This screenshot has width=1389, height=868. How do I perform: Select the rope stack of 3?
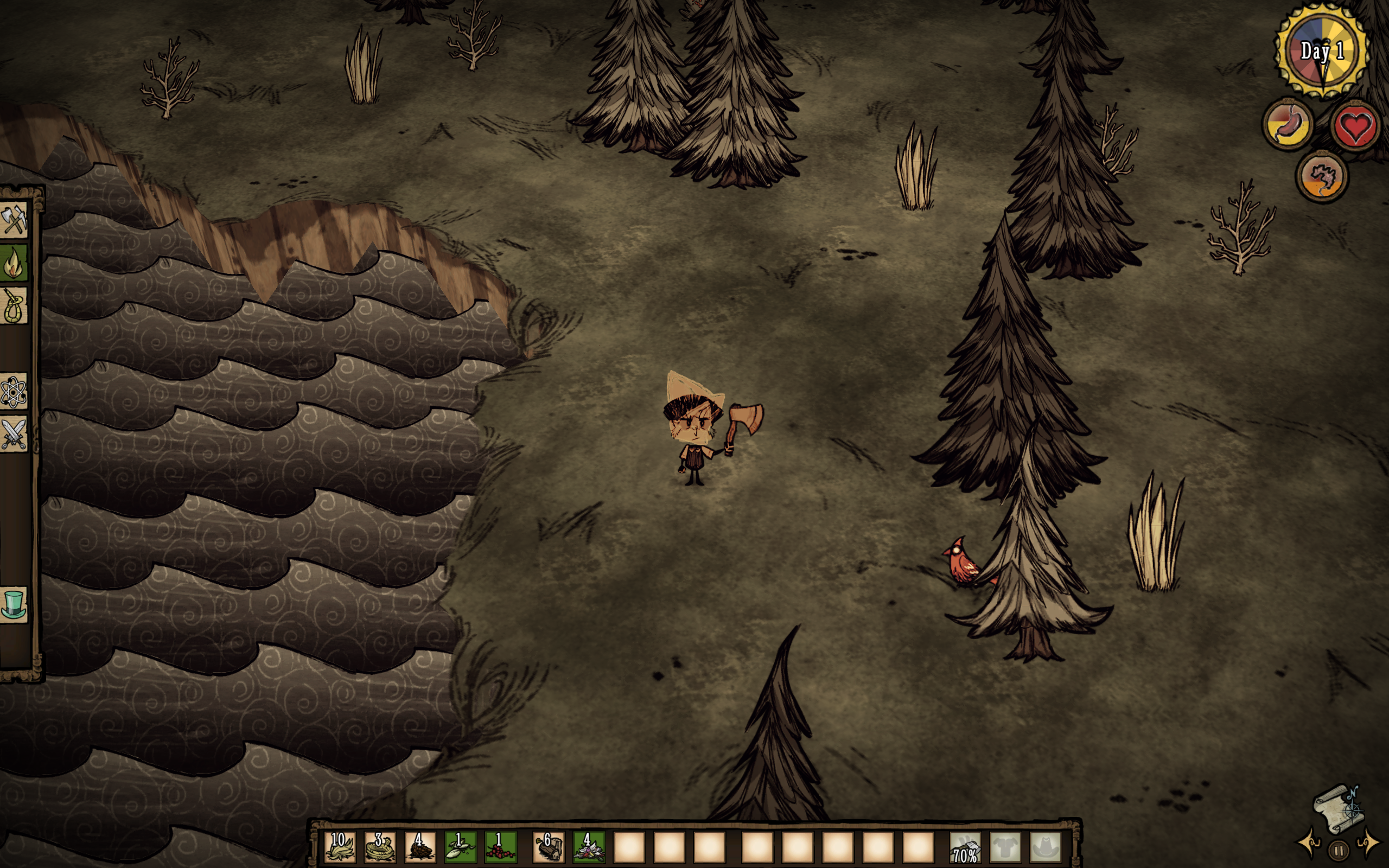[x=380, y=847]
